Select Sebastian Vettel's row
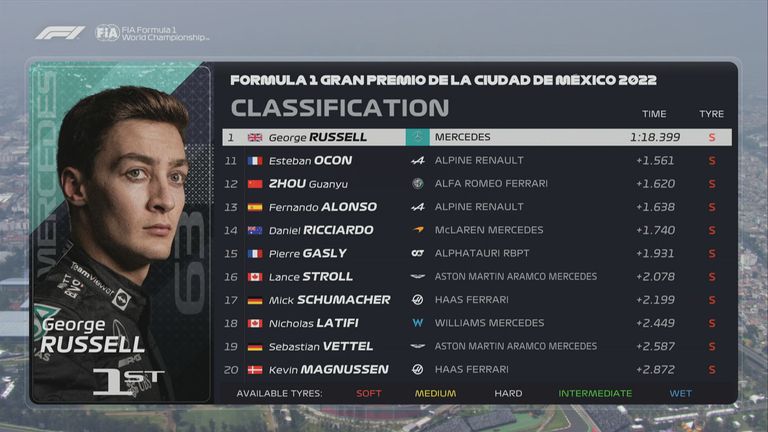Viewport: 768px width, 432px height. point(476,346)
